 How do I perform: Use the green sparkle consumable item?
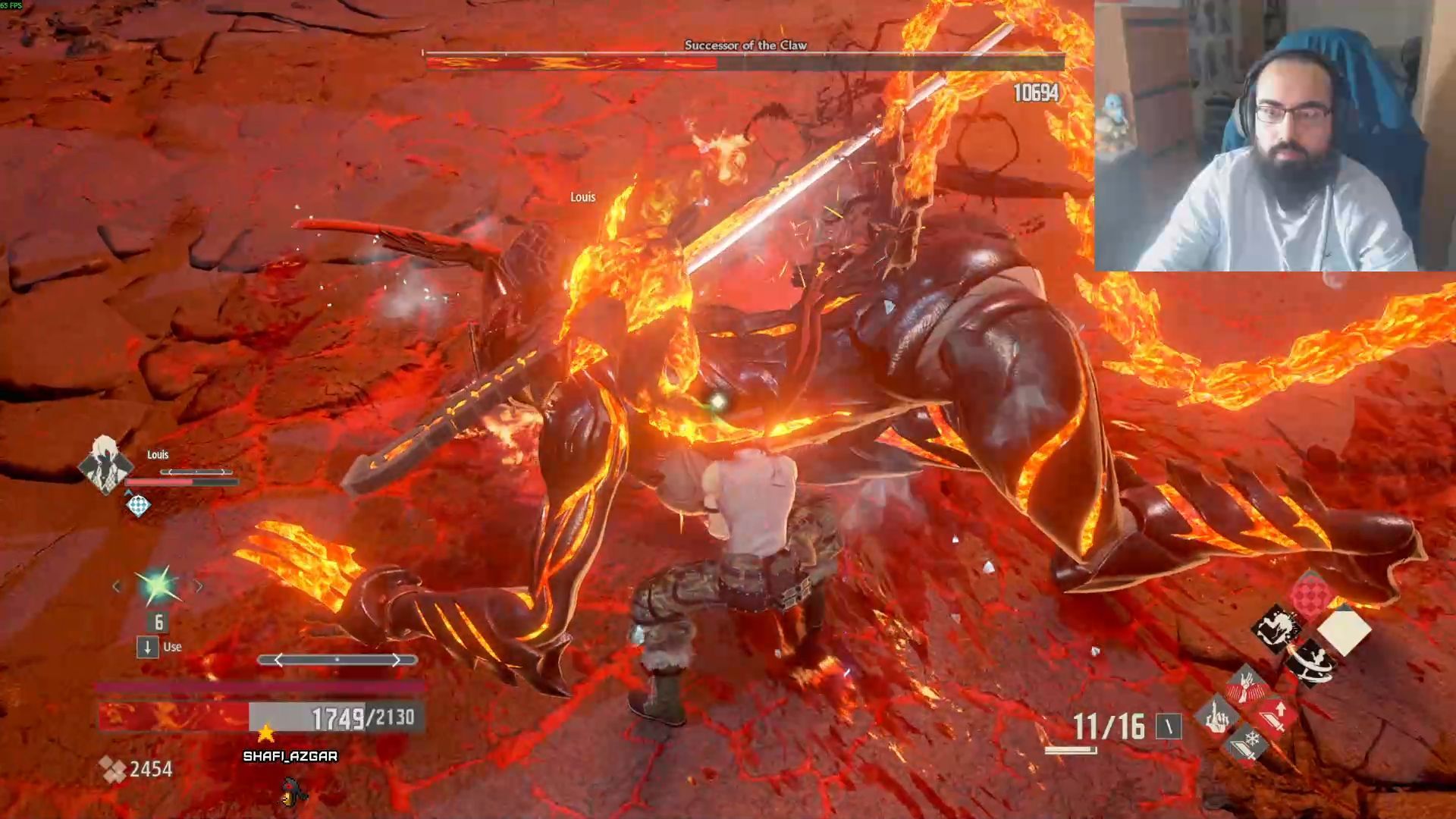coord(158,585)
